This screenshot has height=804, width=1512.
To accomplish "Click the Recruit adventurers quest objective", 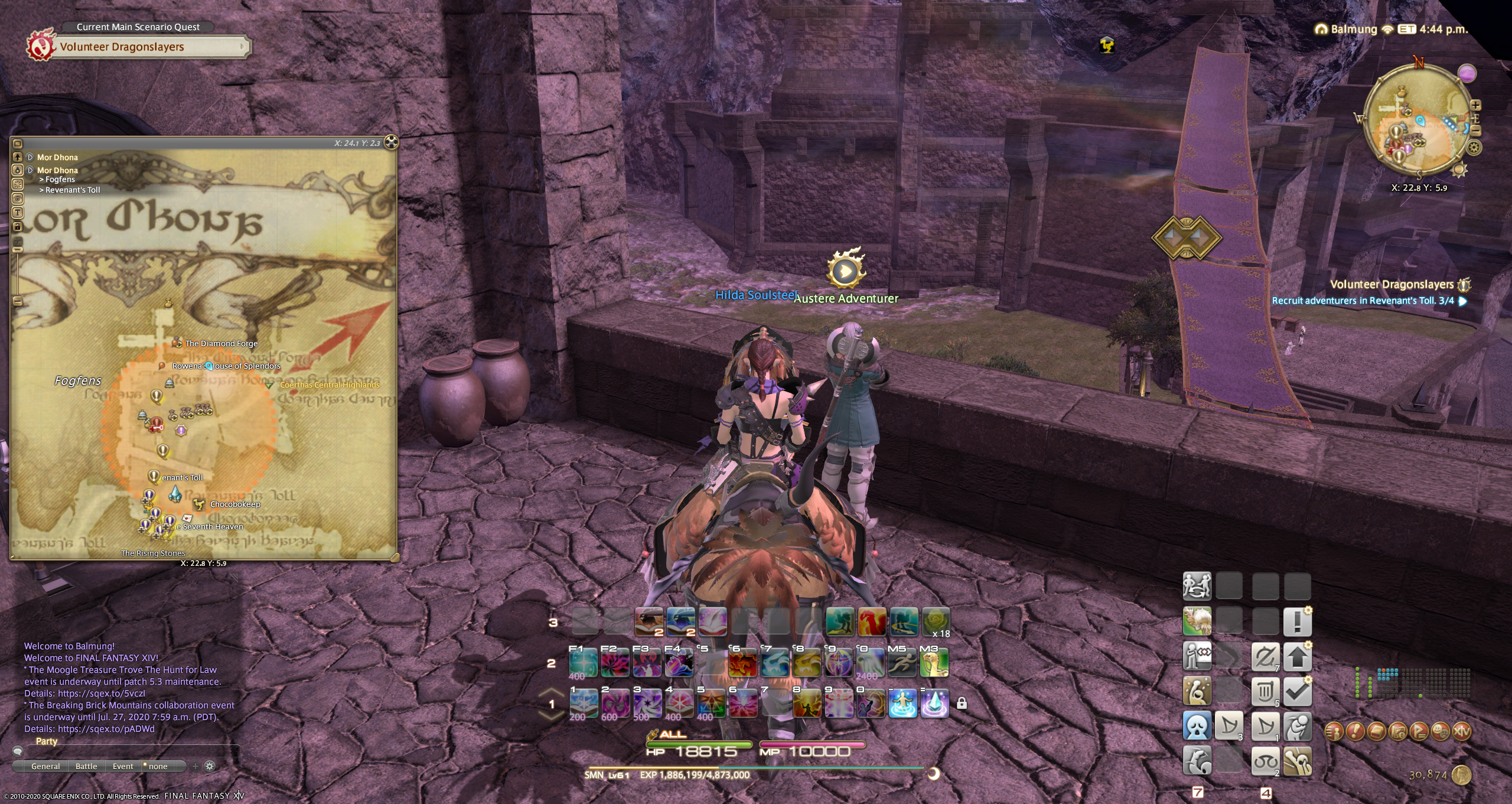I will tap(1363, 301).
